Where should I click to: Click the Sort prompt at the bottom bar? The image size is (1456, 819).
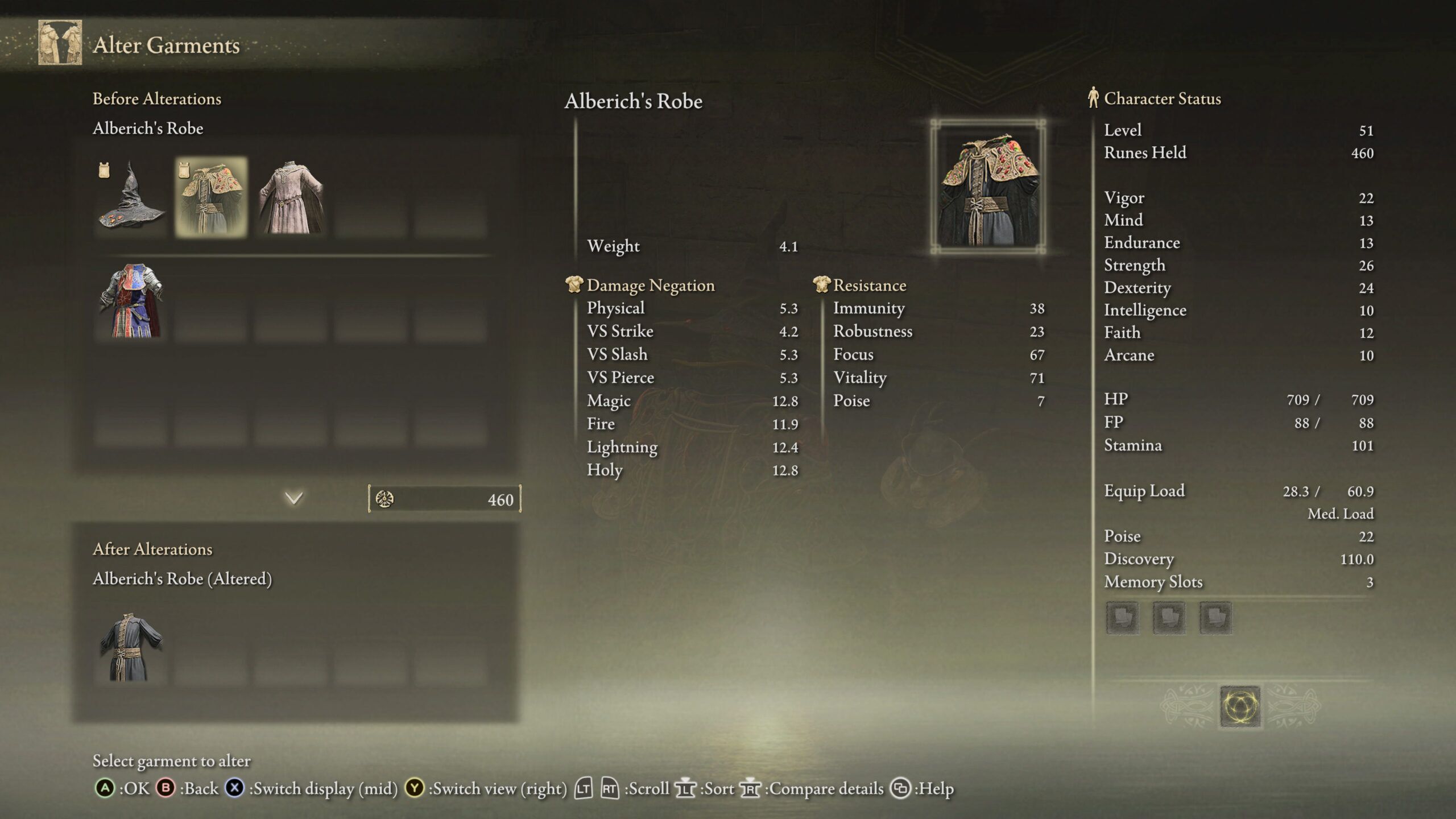687,789
